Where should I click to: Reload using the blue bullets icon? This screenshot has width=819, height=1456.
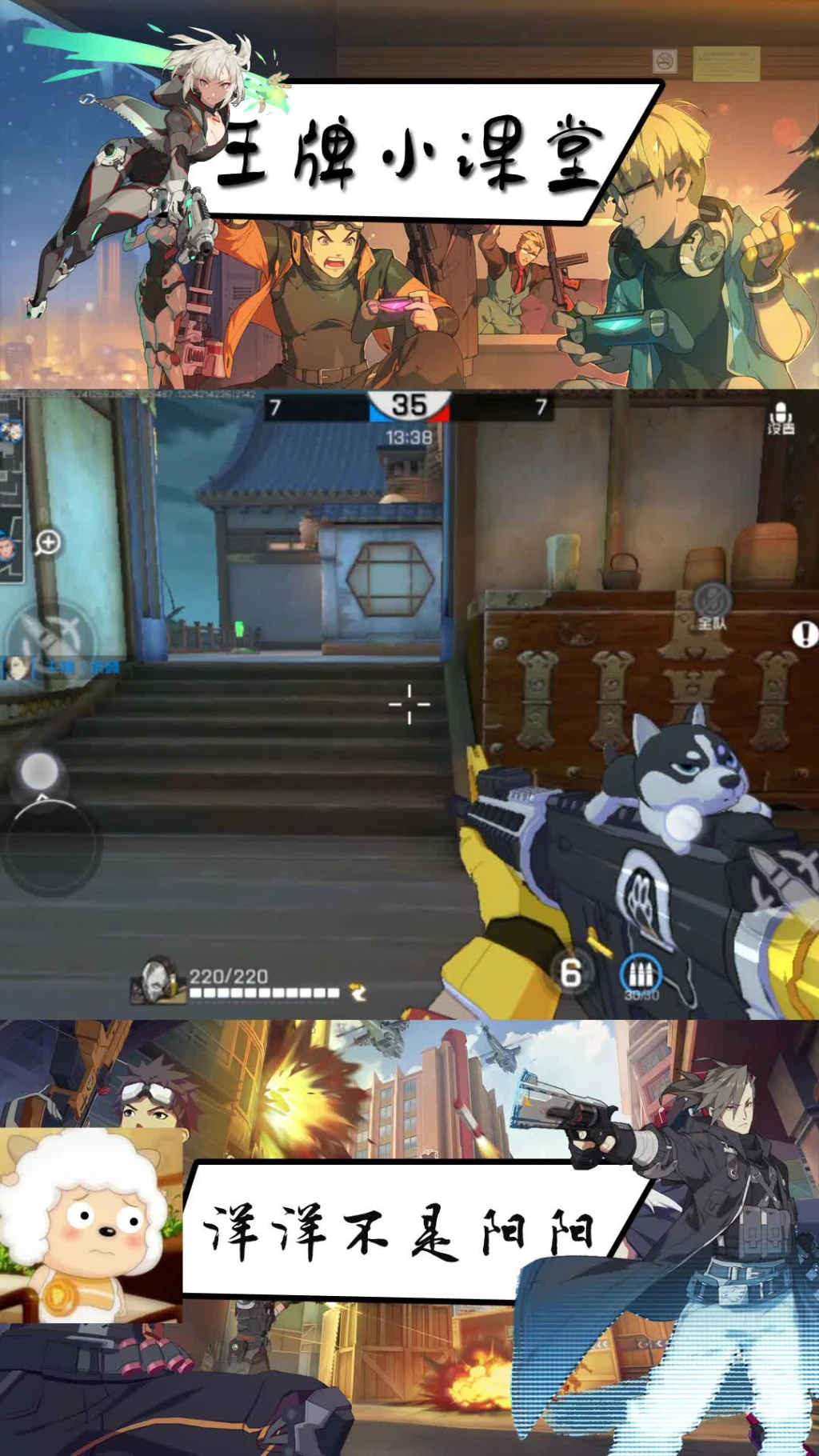(x=641, y=975)
